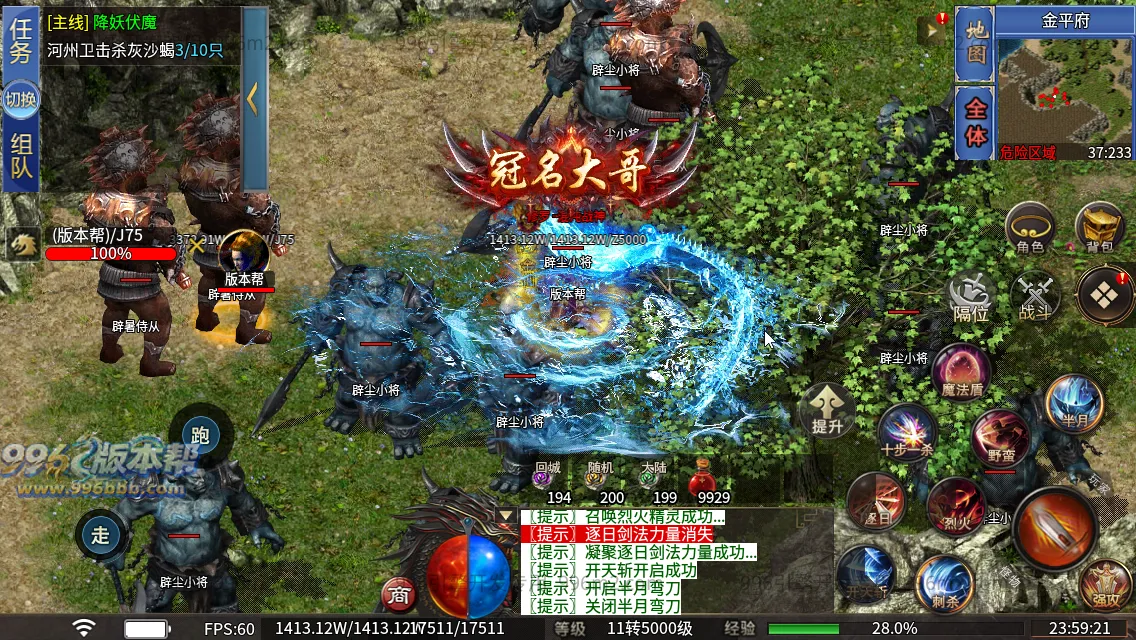Image resolution: width=1136 pixels, height=640 pixels.
Task: Use the 野蛮 charge skill
Action: (1000, 436)
